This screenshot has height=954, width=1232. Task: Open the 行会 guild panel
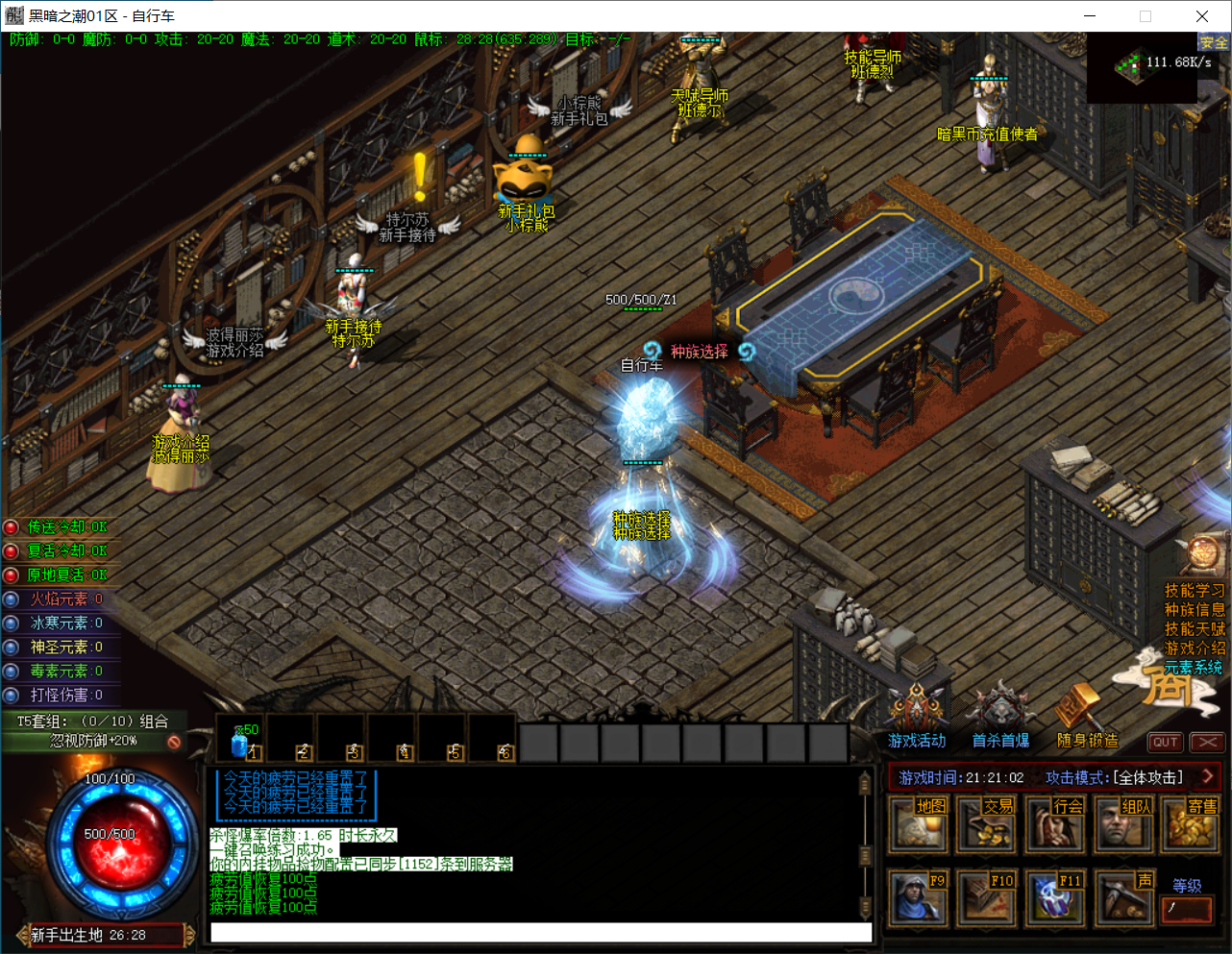click(1055, 824)
